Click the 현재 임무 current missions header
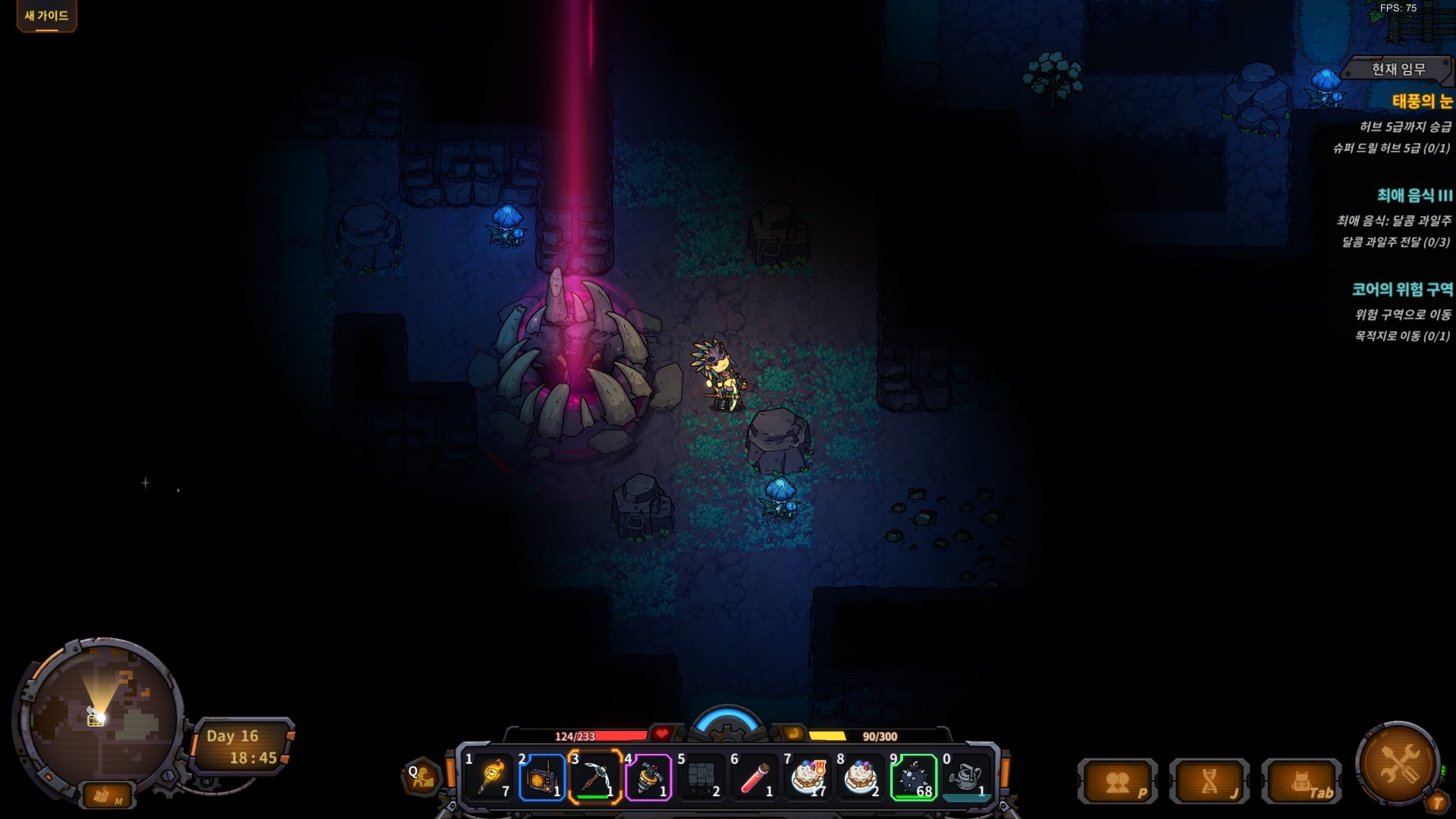This screenshot has height=819, width=1456. coord(1398,70)
